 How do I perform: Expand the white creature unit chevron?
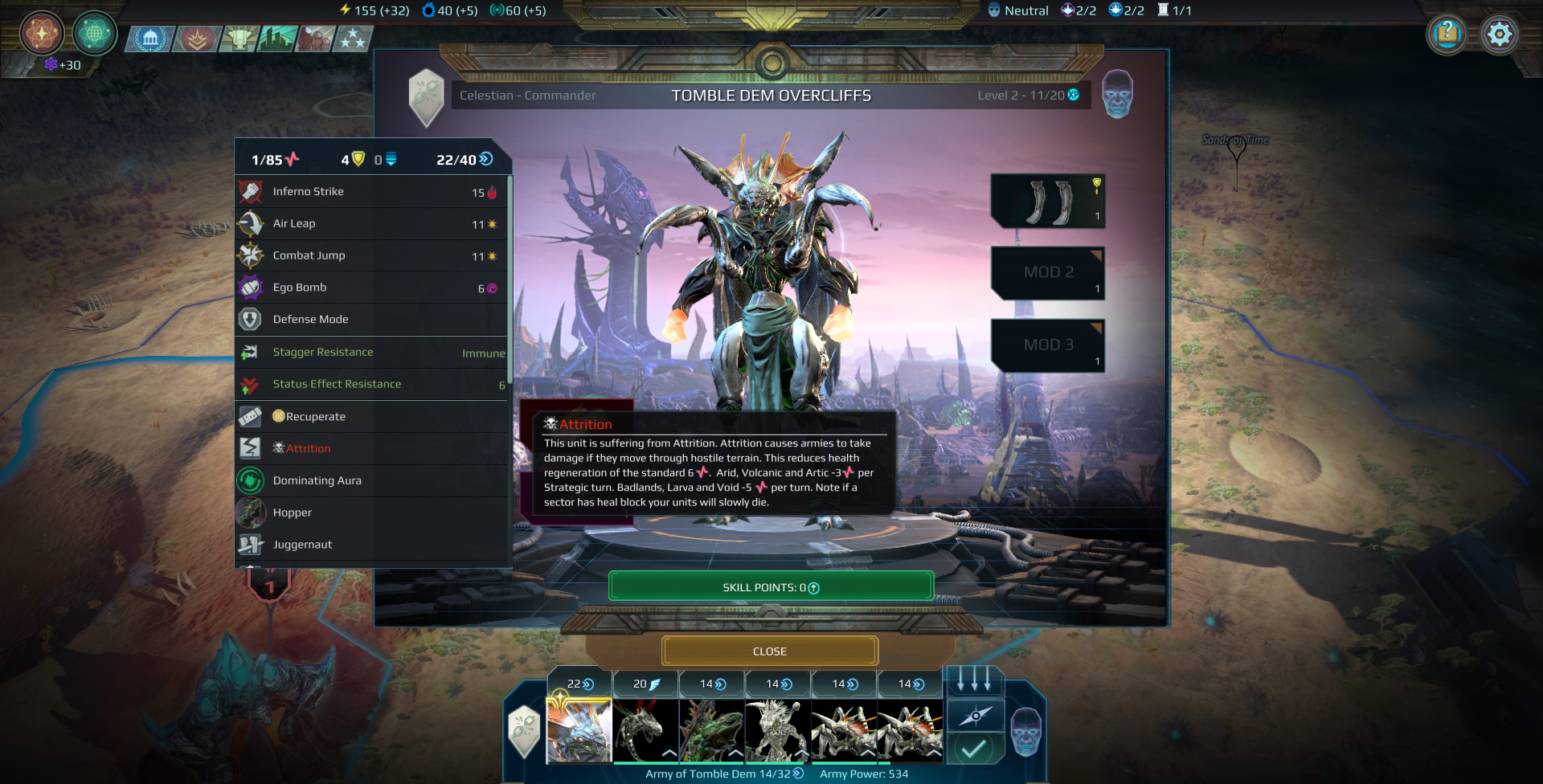(x=801, y=752)
